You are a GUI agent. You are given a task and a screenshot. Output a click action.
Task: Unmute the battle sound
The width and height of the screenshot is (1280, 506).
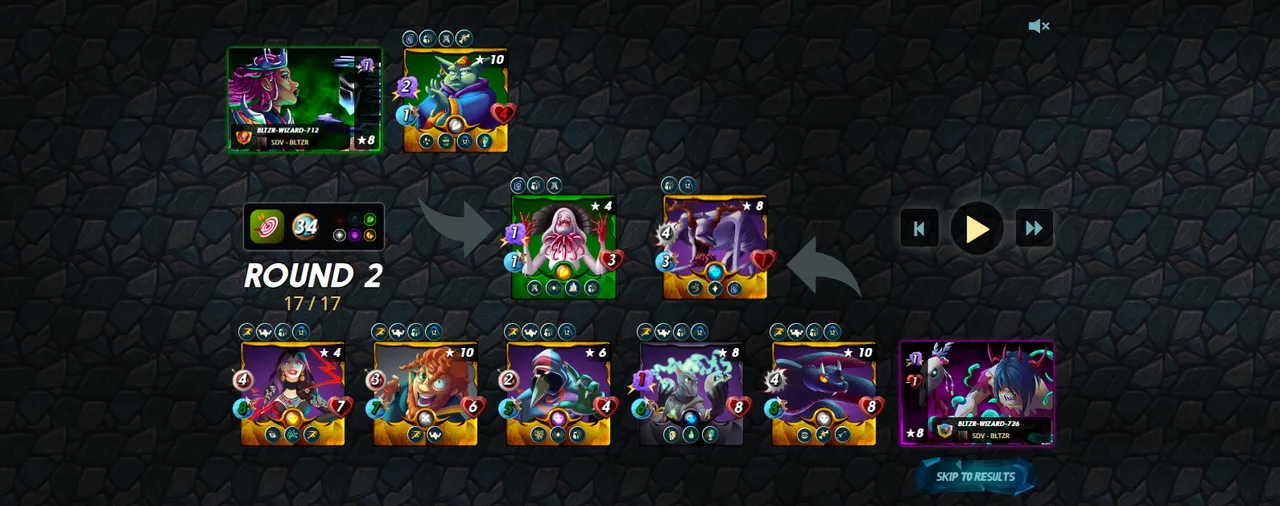click(1038, 26)
